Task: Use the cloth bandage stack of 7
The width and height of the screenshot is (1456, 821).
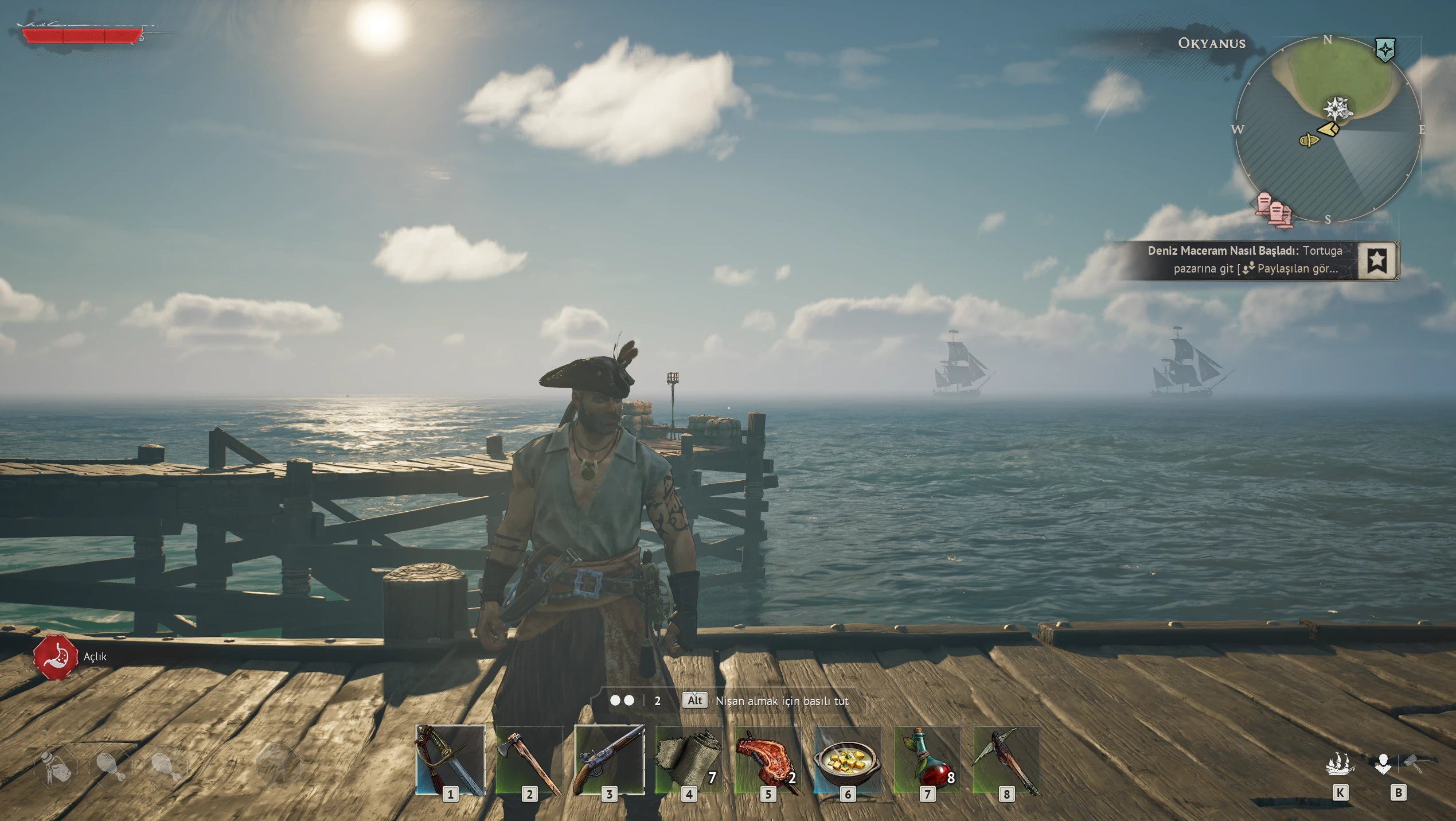Action: [689, 760]
